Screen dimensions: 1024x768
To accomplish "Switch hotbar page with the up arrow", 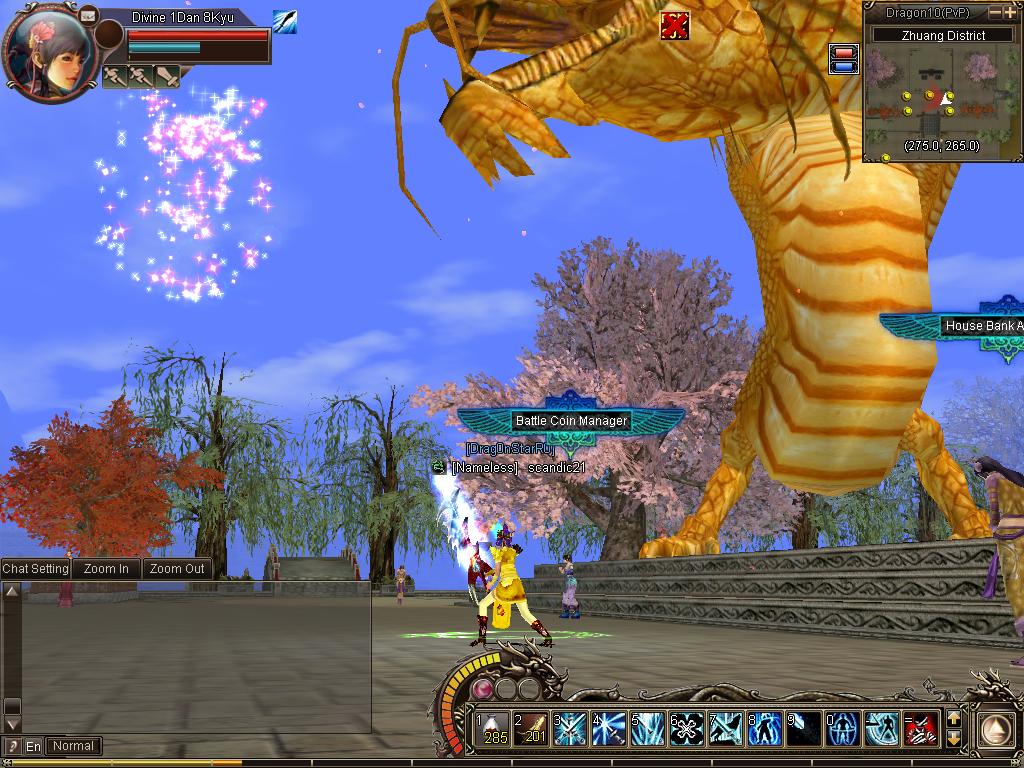I will point(953,718).
